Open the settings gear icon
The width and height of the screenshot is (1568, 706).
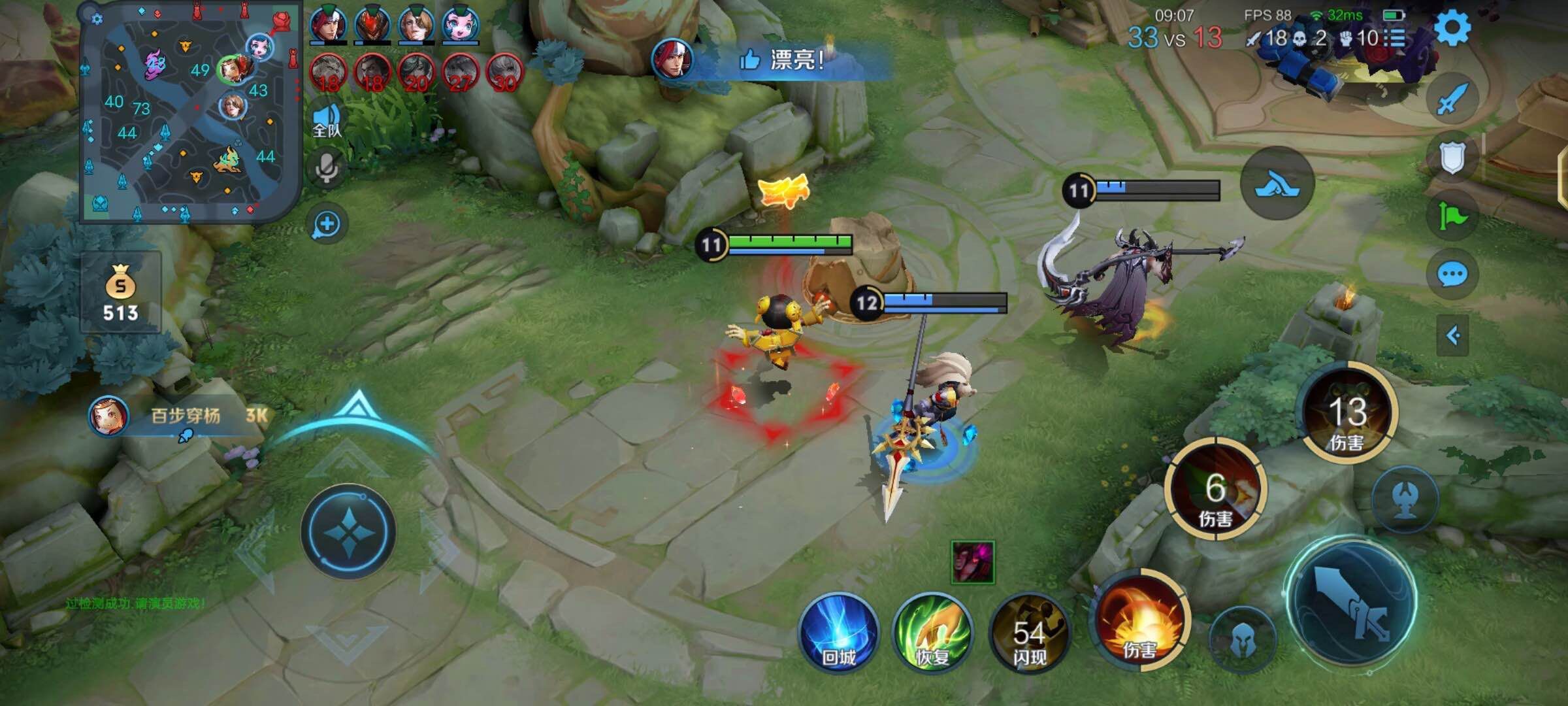point(1452,27)
